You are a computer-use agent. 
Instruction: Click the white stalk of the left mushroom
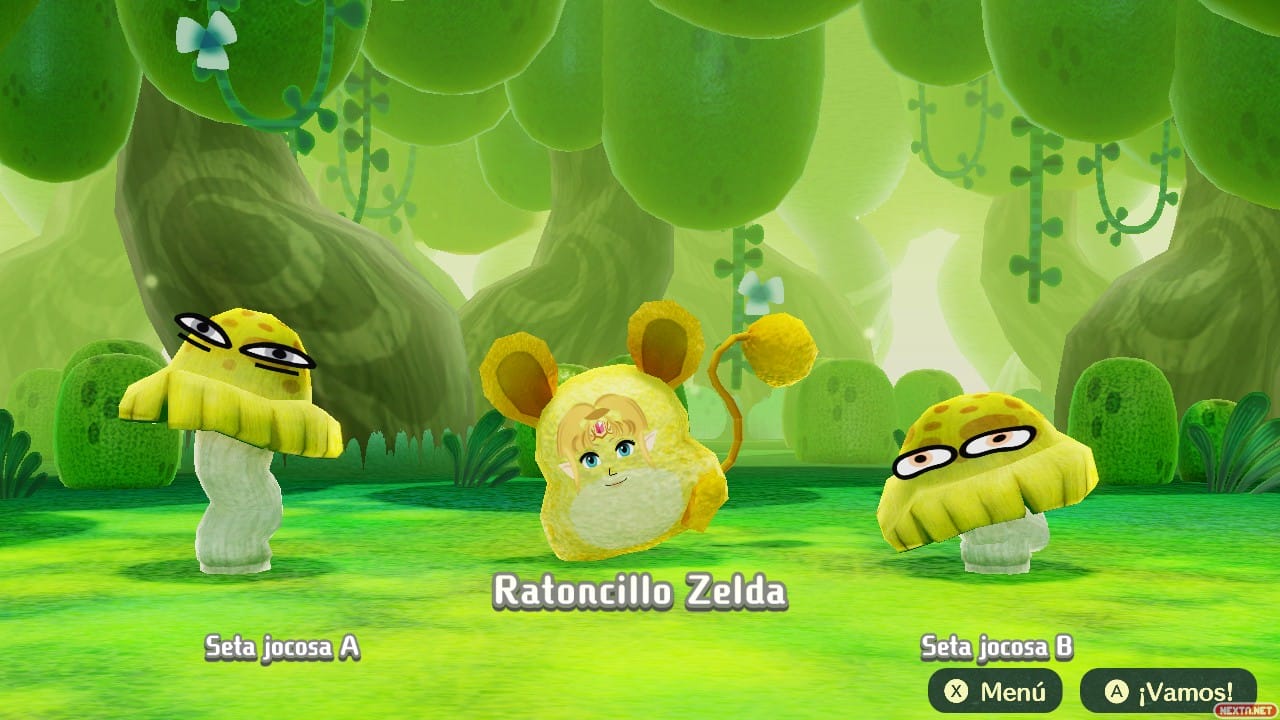coord(233,510)
